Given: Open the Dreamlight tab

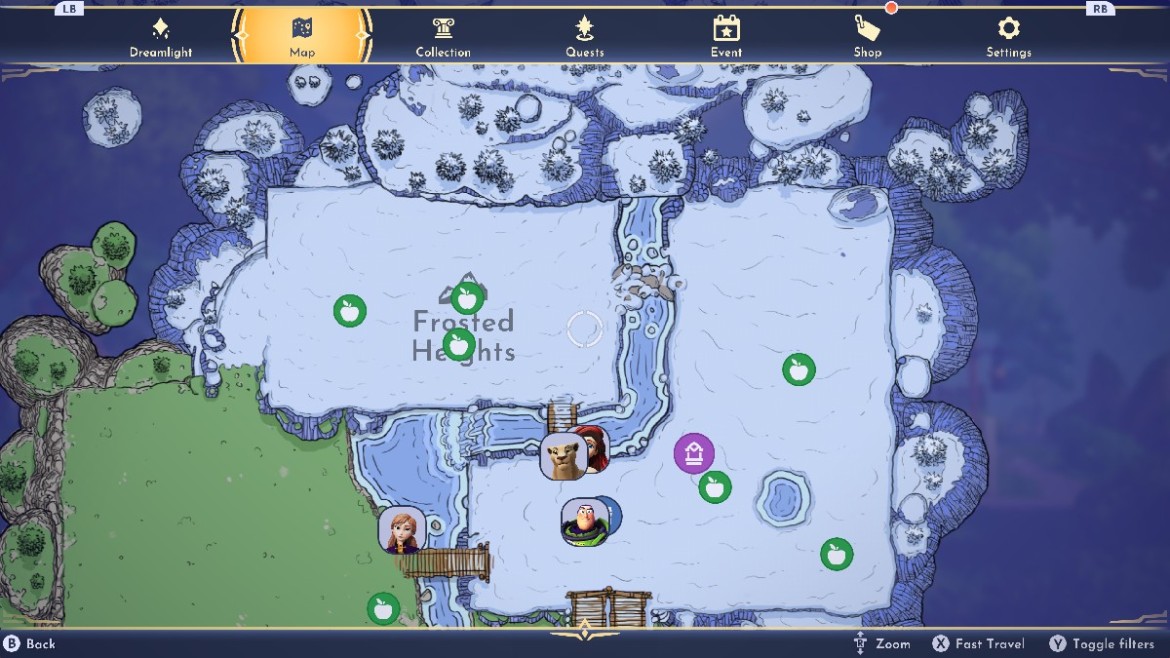Looking at the screenshot, I should point(160,37).
